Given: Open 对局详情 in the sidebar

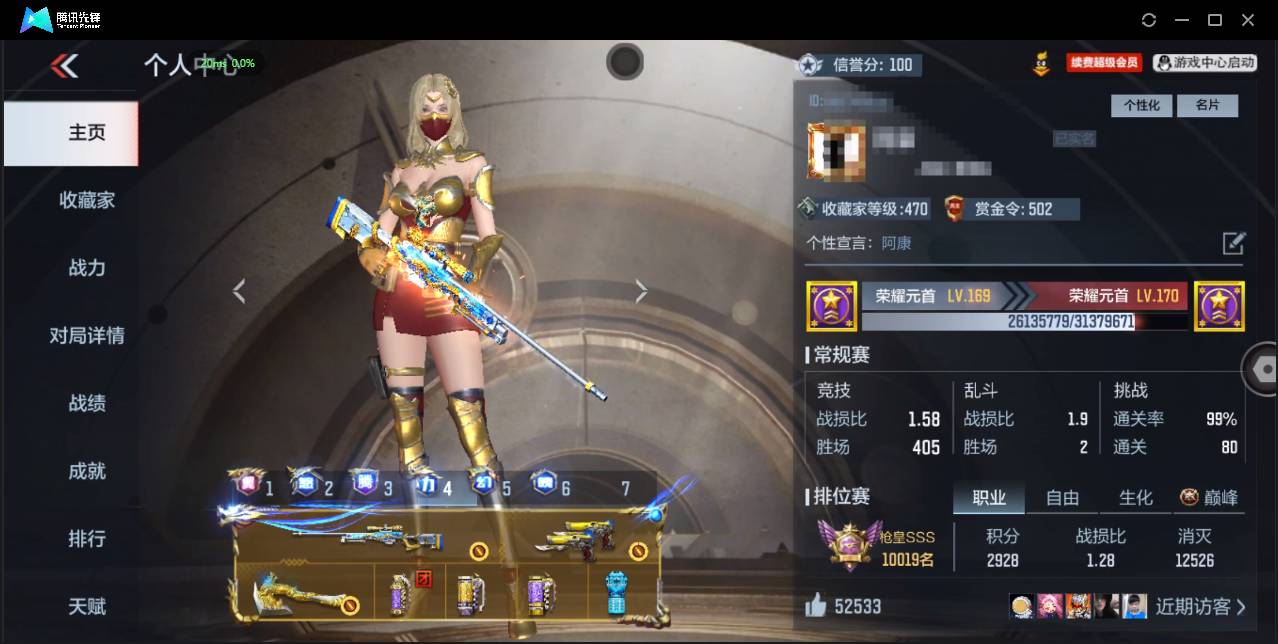Looking at the screenshot, I should click(87, 336).
